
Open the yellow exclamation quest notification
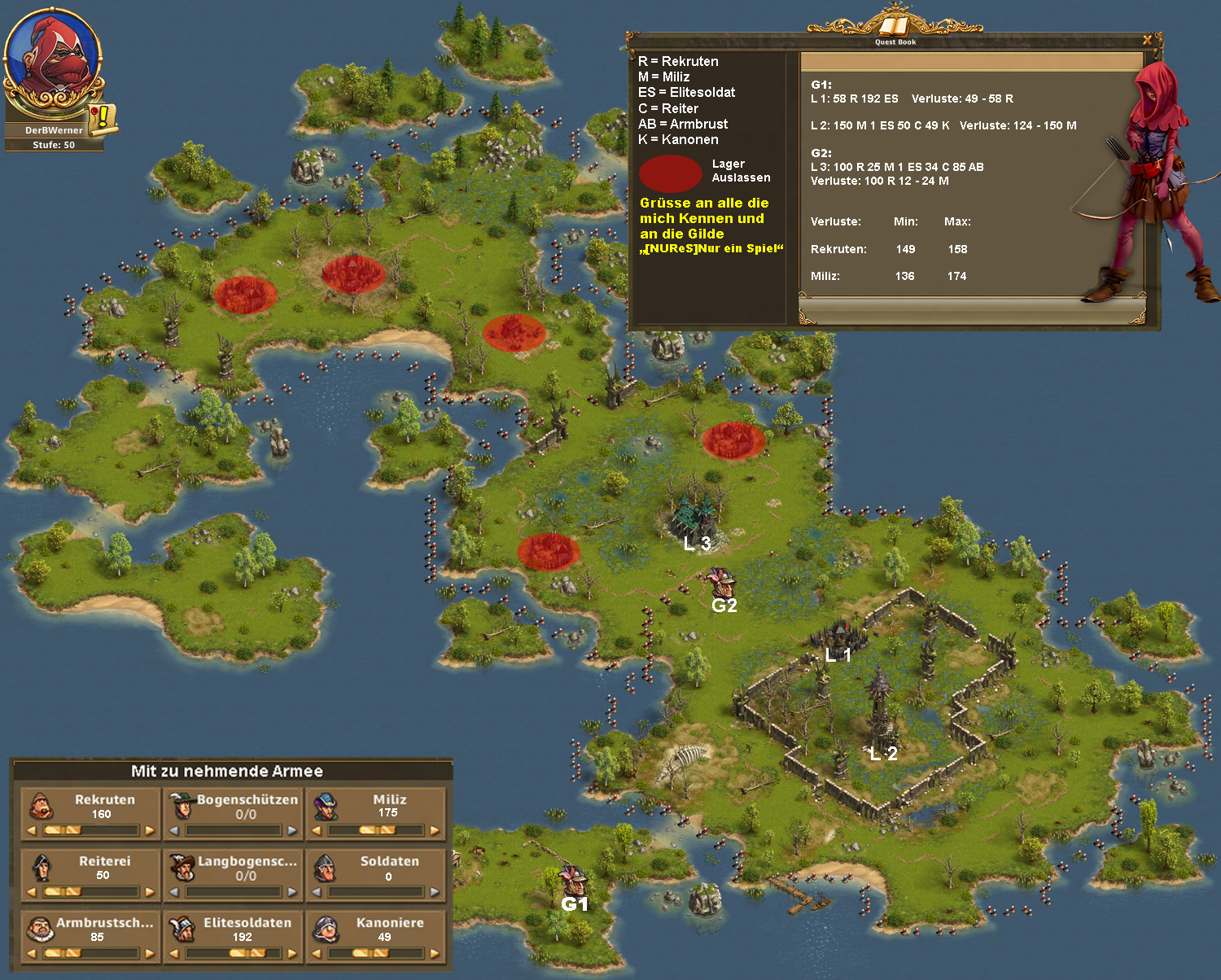point(103,118)
